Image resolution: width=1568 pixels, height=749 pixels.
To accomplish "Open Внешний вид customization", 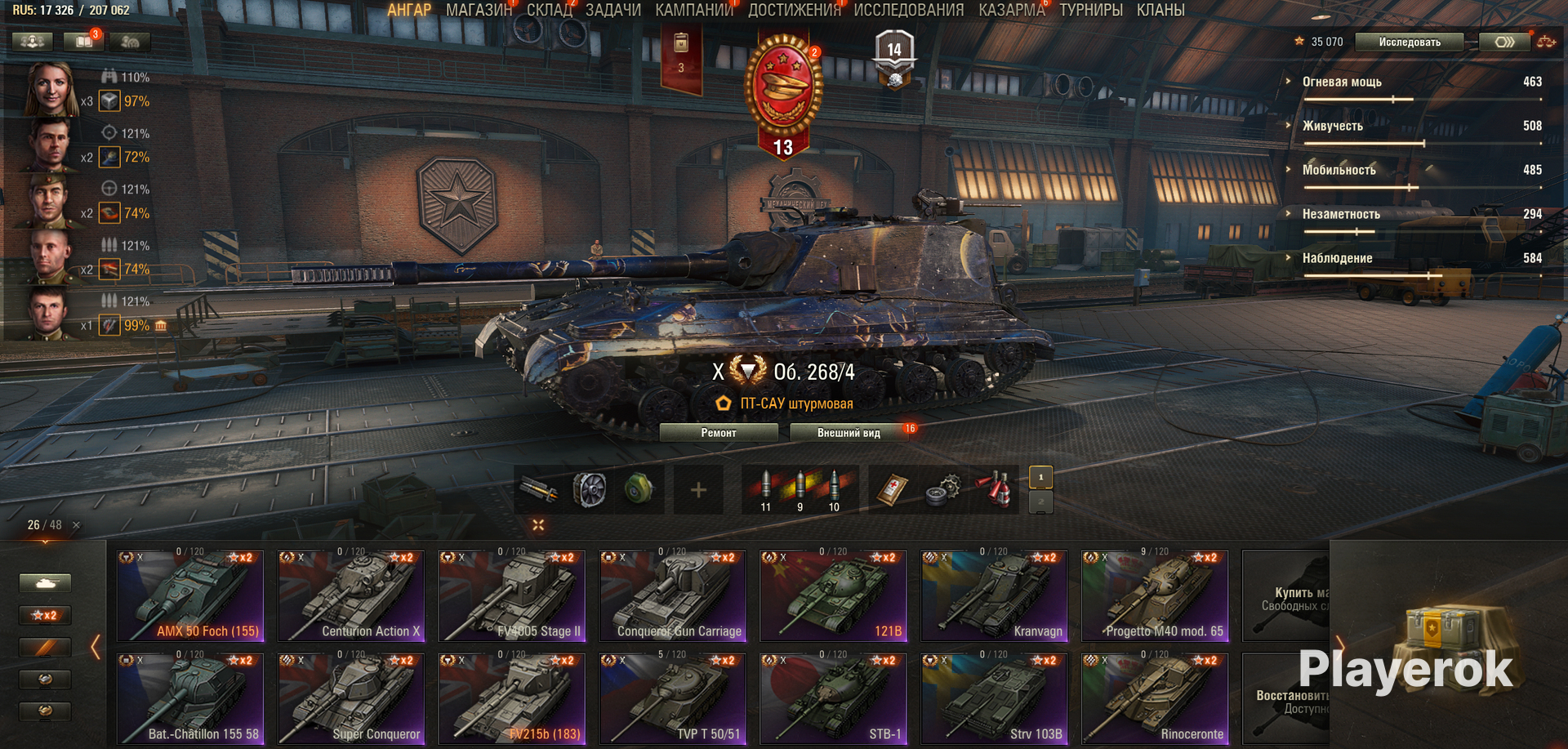I will 849,433.
